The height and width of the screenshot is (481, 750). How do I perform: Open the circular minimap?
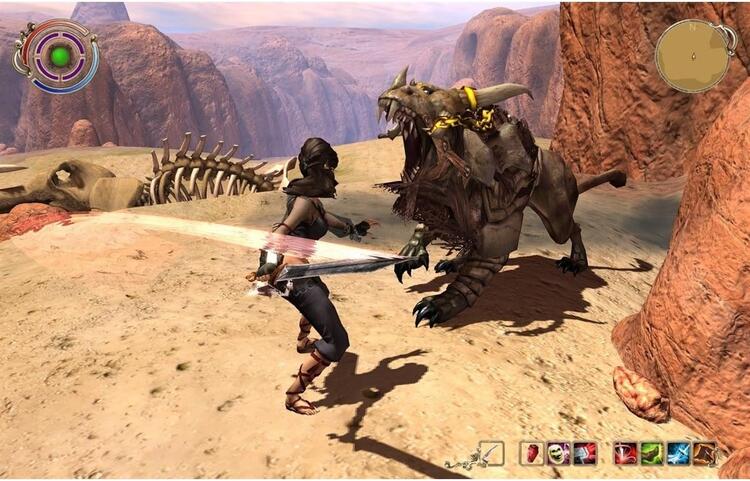[693, 55]
